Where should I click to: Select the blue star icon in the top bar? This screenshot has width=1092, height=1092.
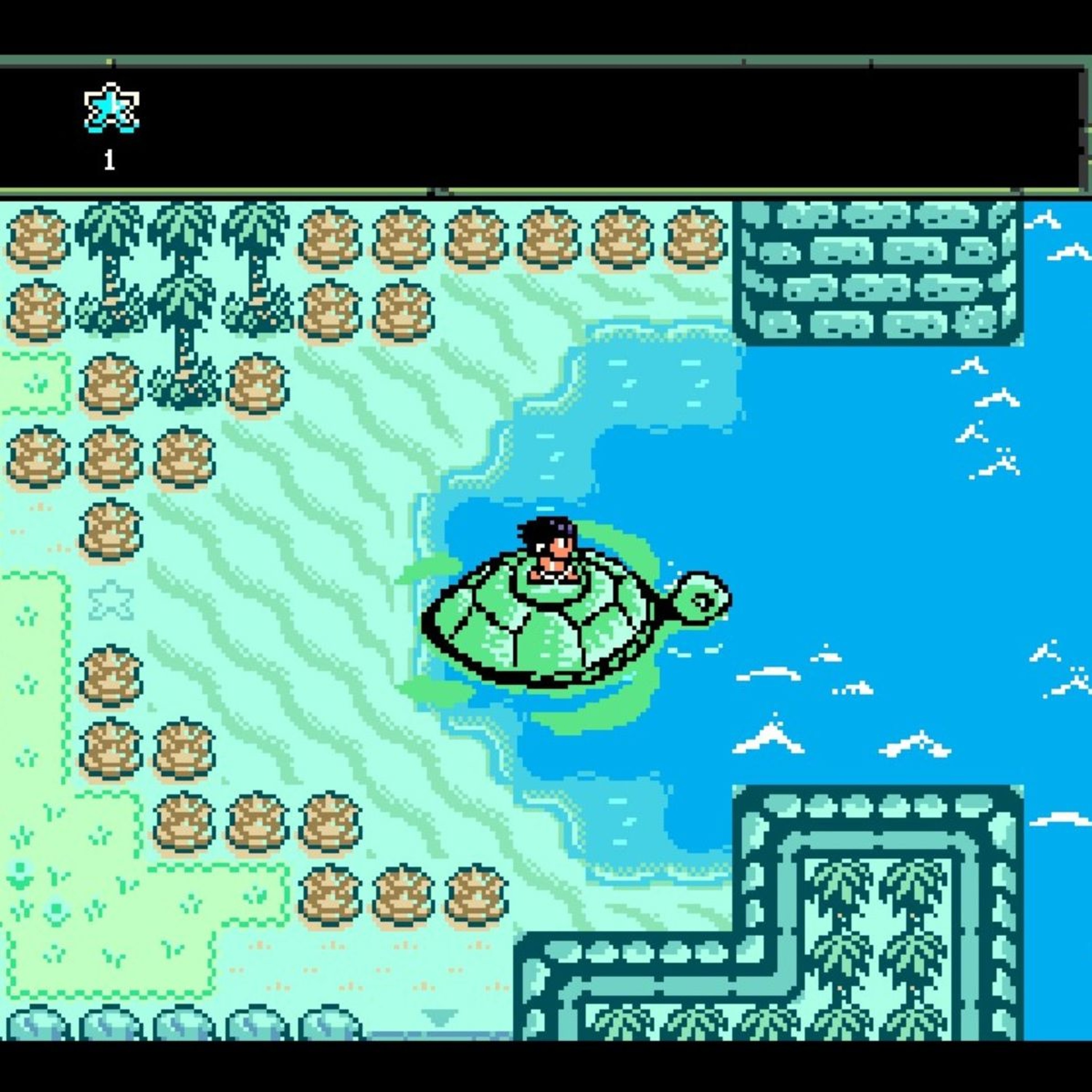coord(111,107)
